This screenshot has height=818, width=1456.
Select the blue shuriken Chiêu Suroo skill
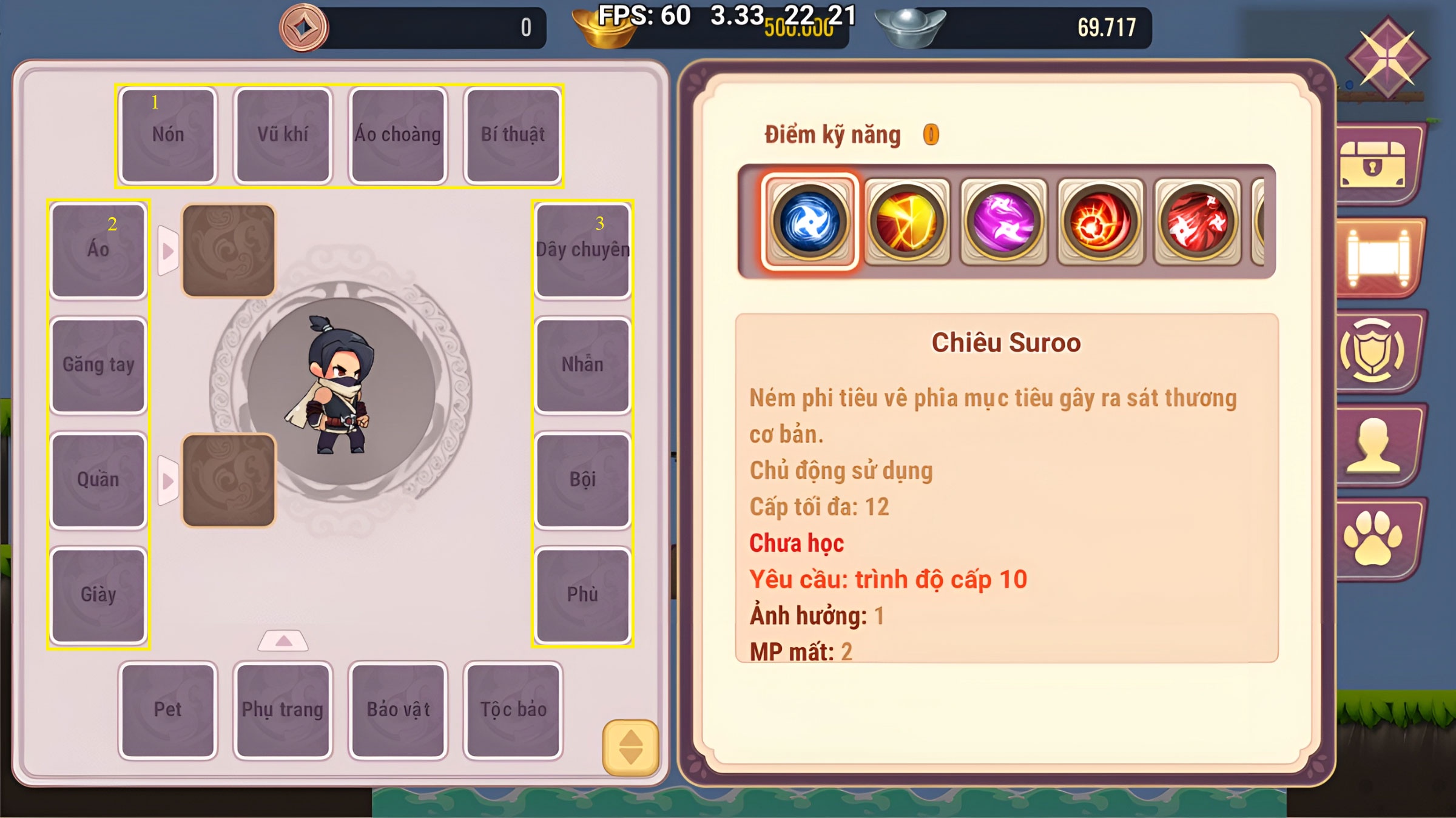click(x=809, y=221)
